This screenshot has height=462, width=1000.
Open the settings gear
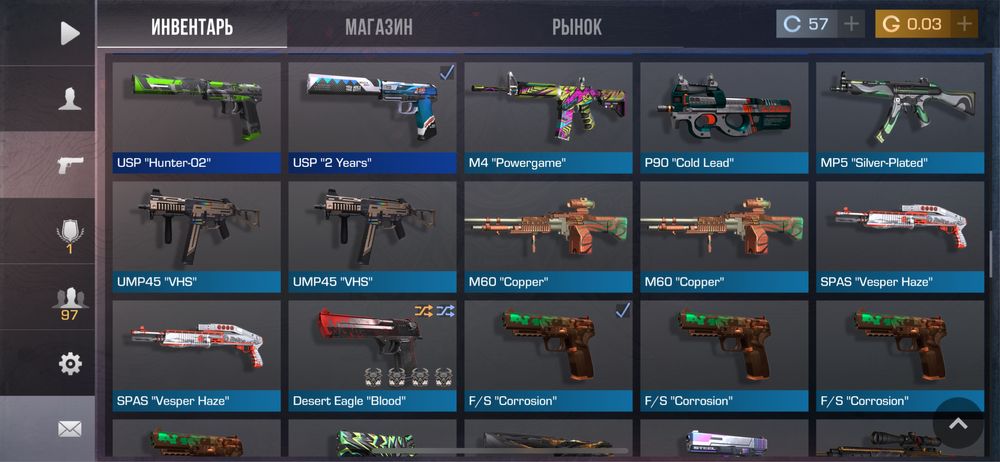69,363
